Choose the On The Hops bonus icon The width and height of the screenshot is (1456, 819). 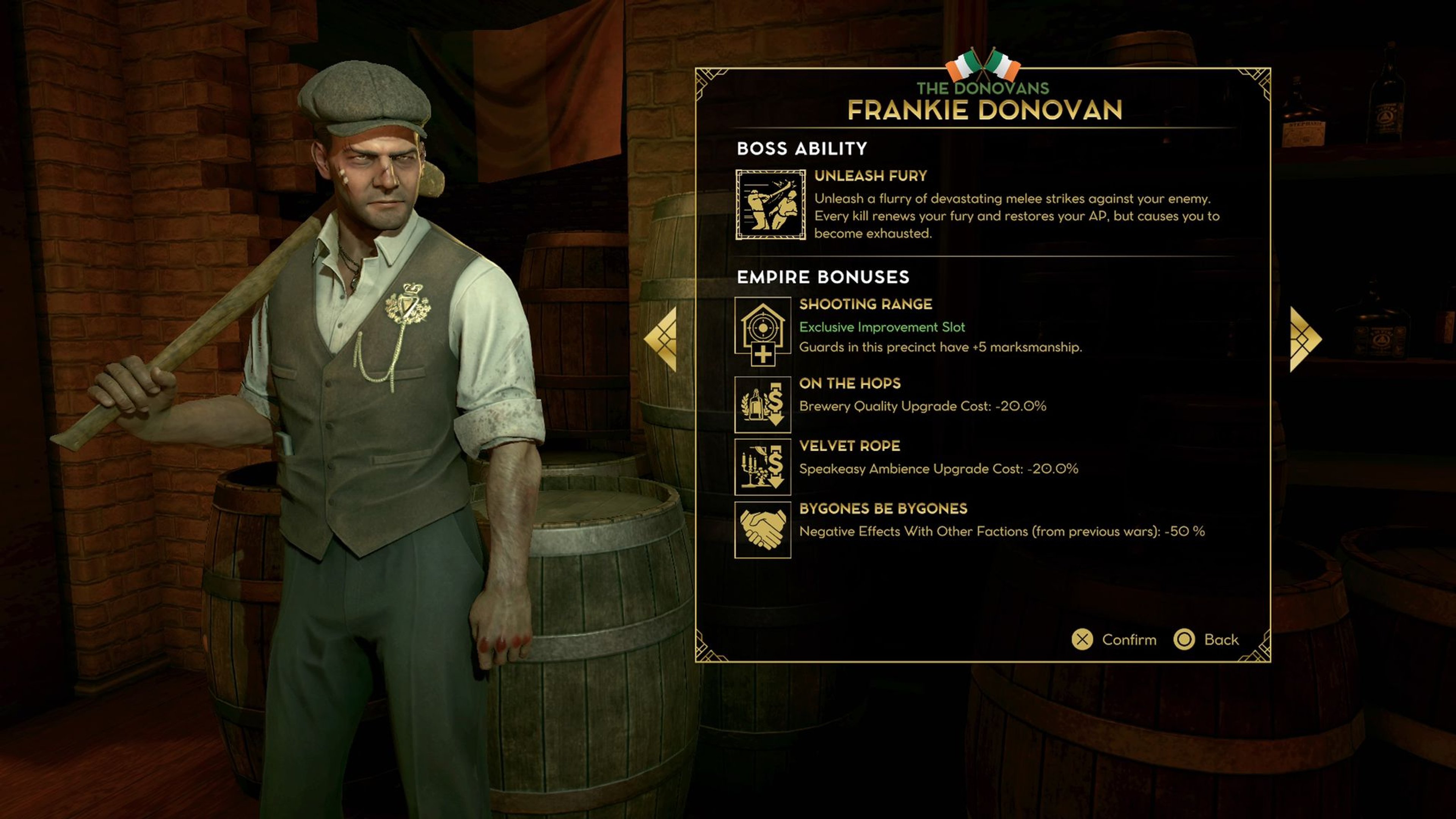coord(763,405)
